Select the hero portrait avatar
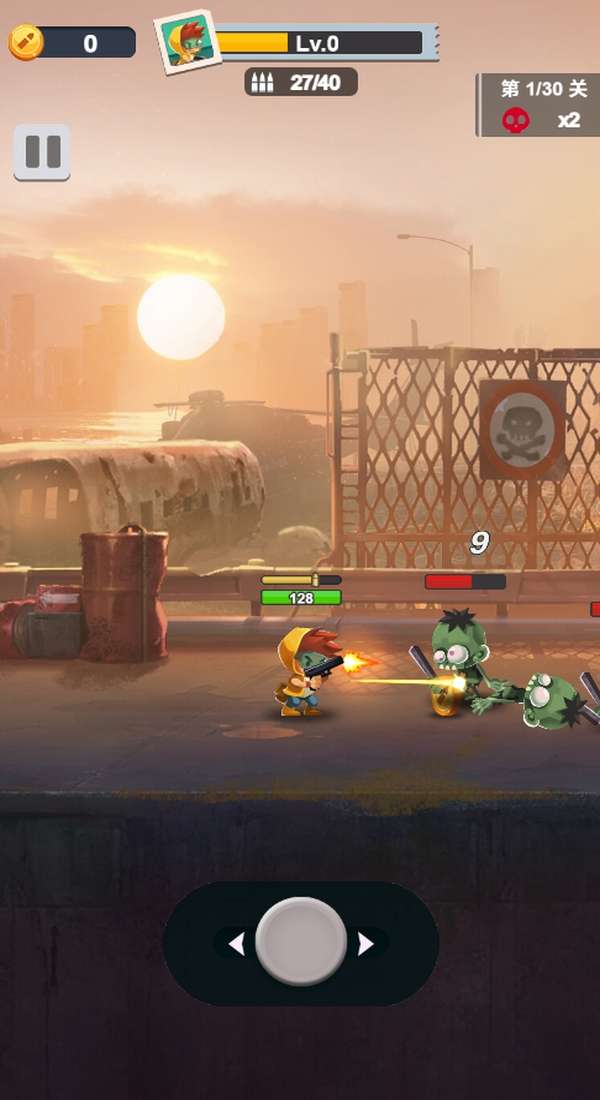 tap(187, 42)
